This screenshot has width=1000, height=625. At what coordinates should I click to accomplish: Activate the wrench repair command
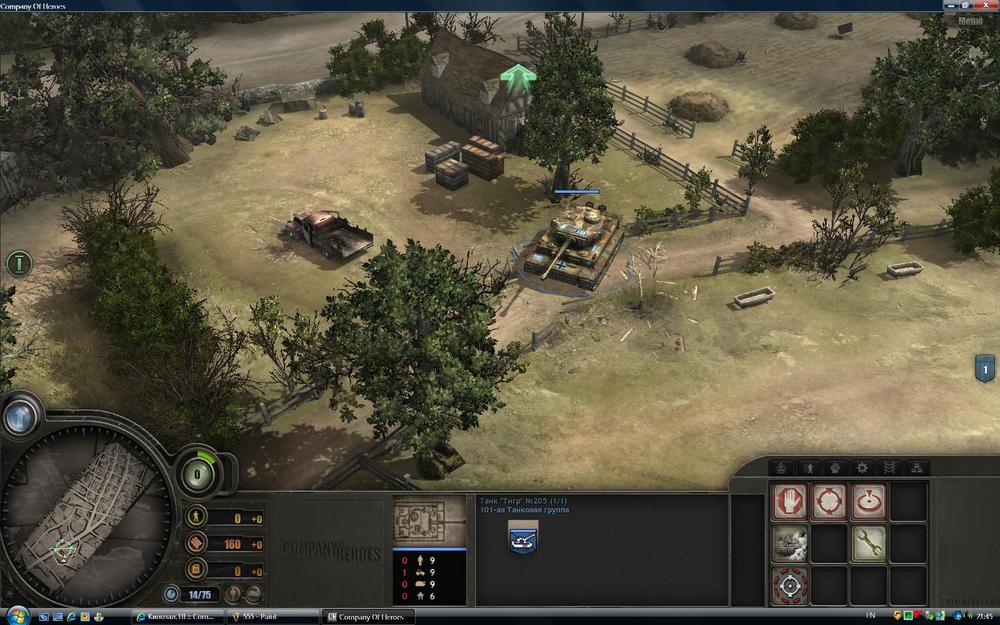(x=869, y=543)
